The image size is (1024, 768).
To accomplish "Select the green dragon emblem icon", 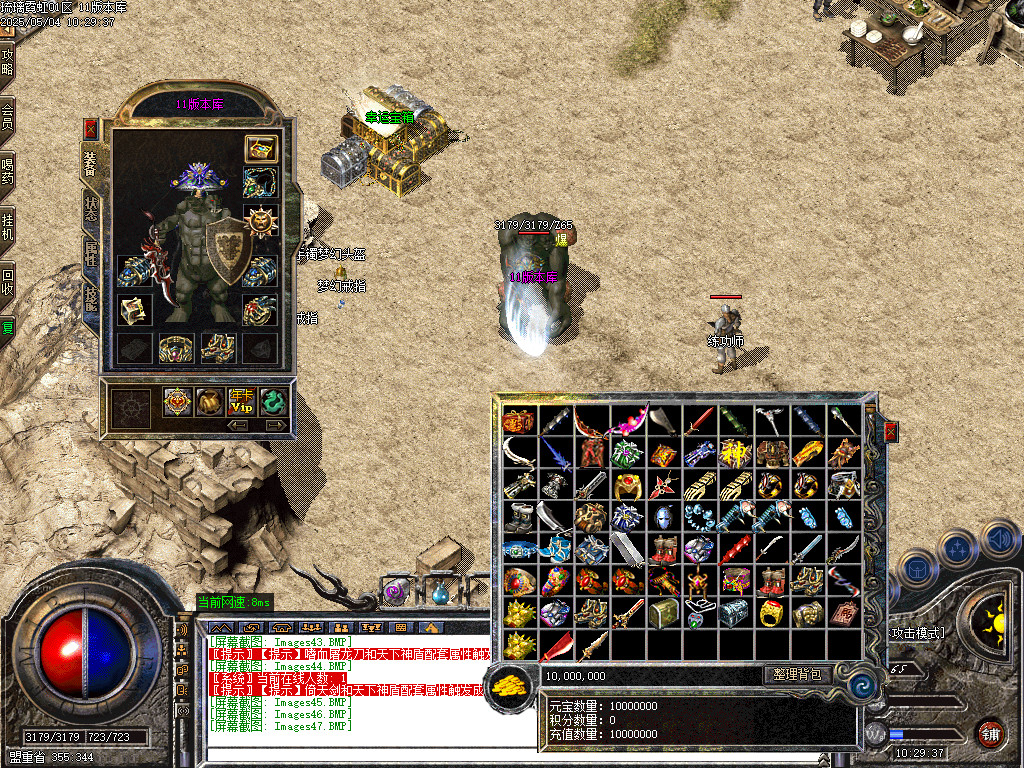I will 273,402.
